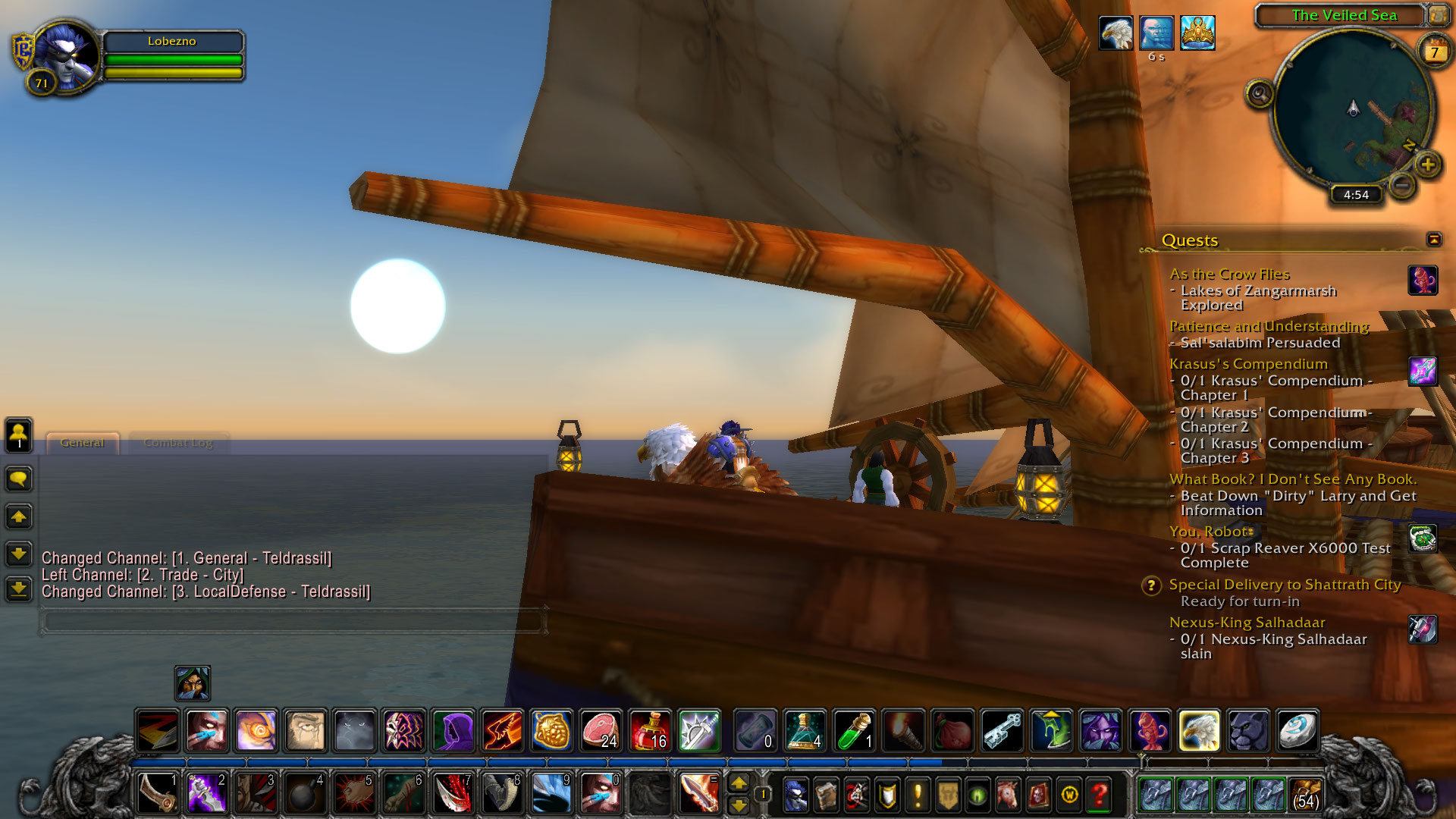This screenshot has height=819, width=1456.
Task: Open the main backpack showing 54 slots
Action: 1305,795
